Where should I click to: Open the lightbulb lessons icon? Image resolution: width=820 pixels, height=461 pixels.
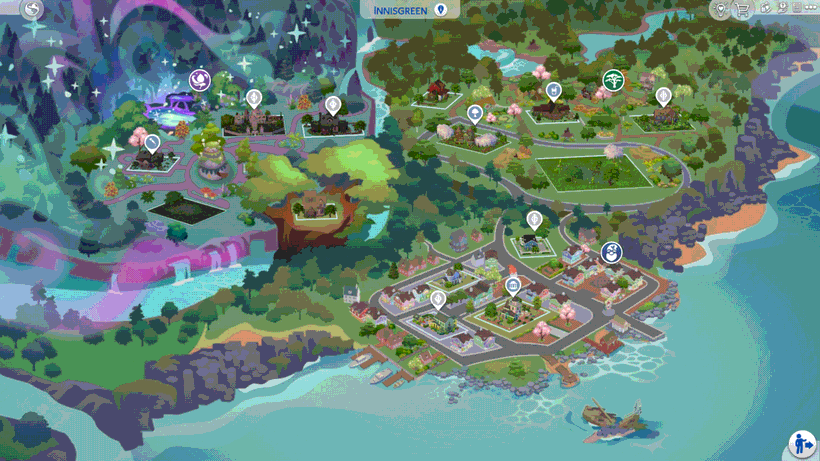[719, 9]
